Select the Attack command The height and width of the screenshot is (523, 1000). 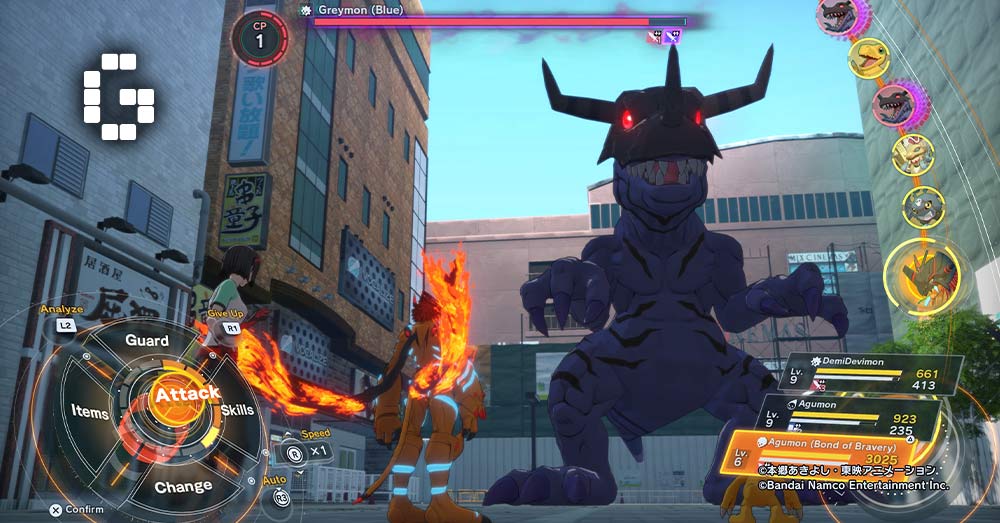coord(185,394)
